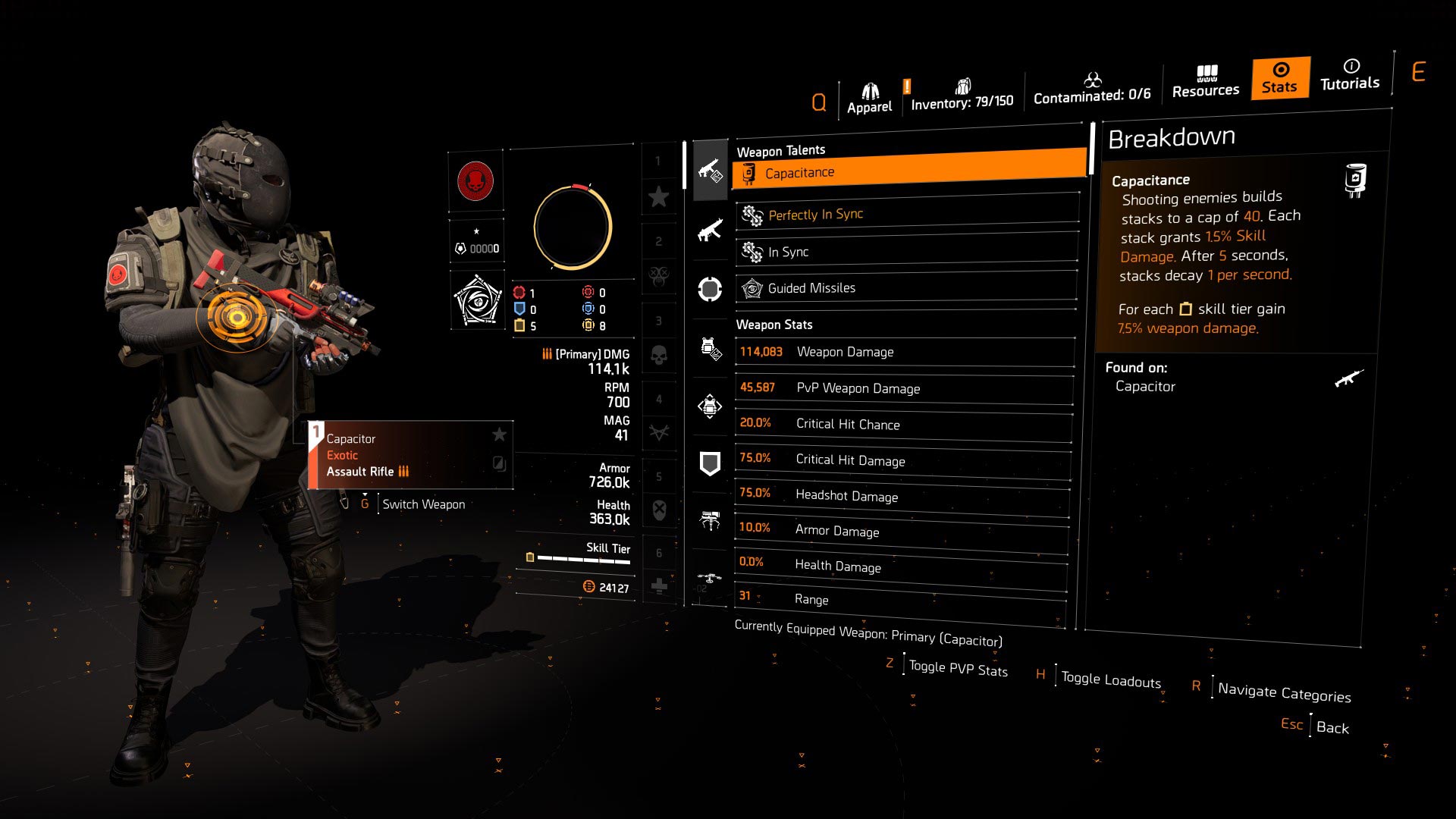Open the turret skill slot icon
The image size is (1456, 819).
pyautogui.click(x=710, y=516)
